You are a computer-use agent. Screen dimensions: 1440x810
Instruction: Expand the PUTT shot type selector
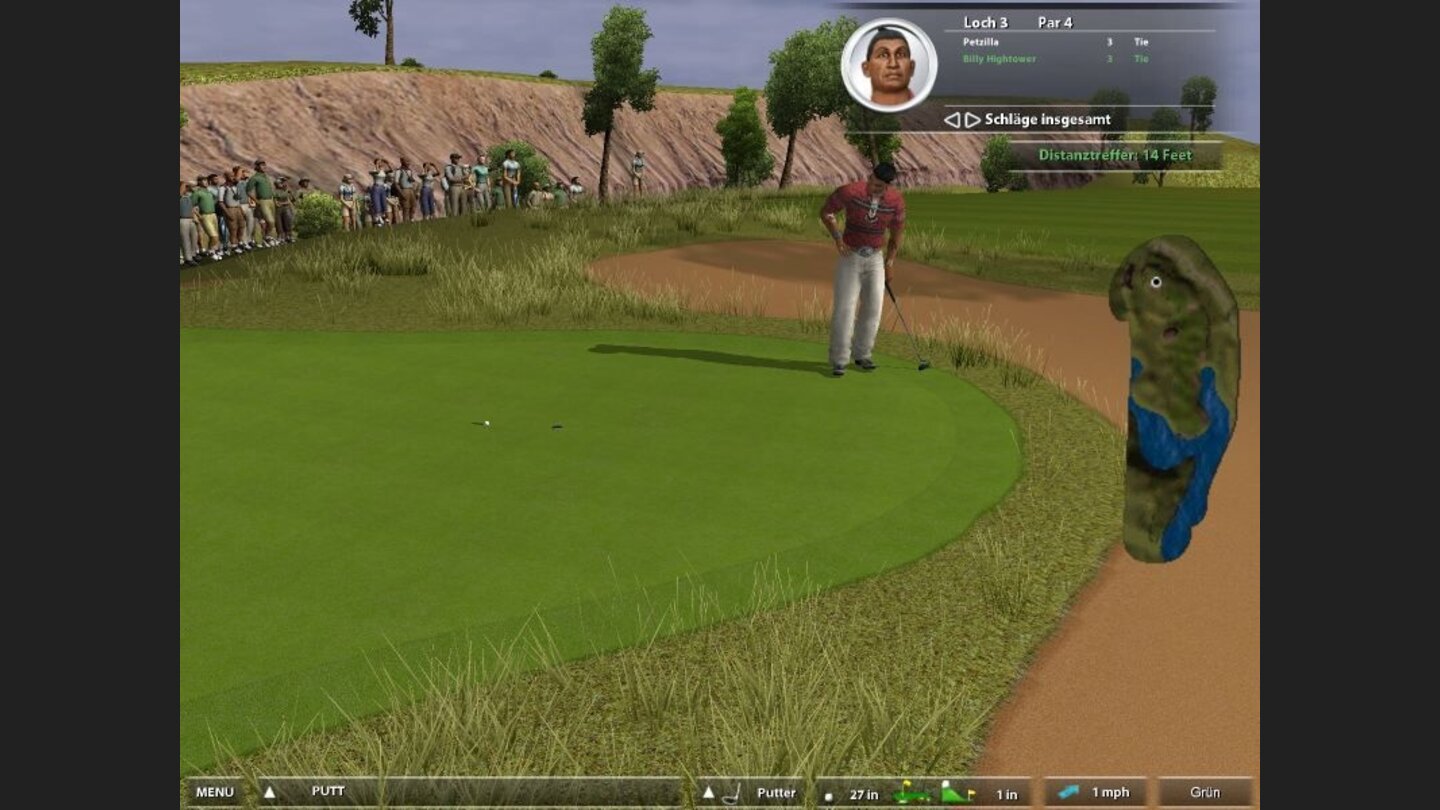[x=269, y=792]
